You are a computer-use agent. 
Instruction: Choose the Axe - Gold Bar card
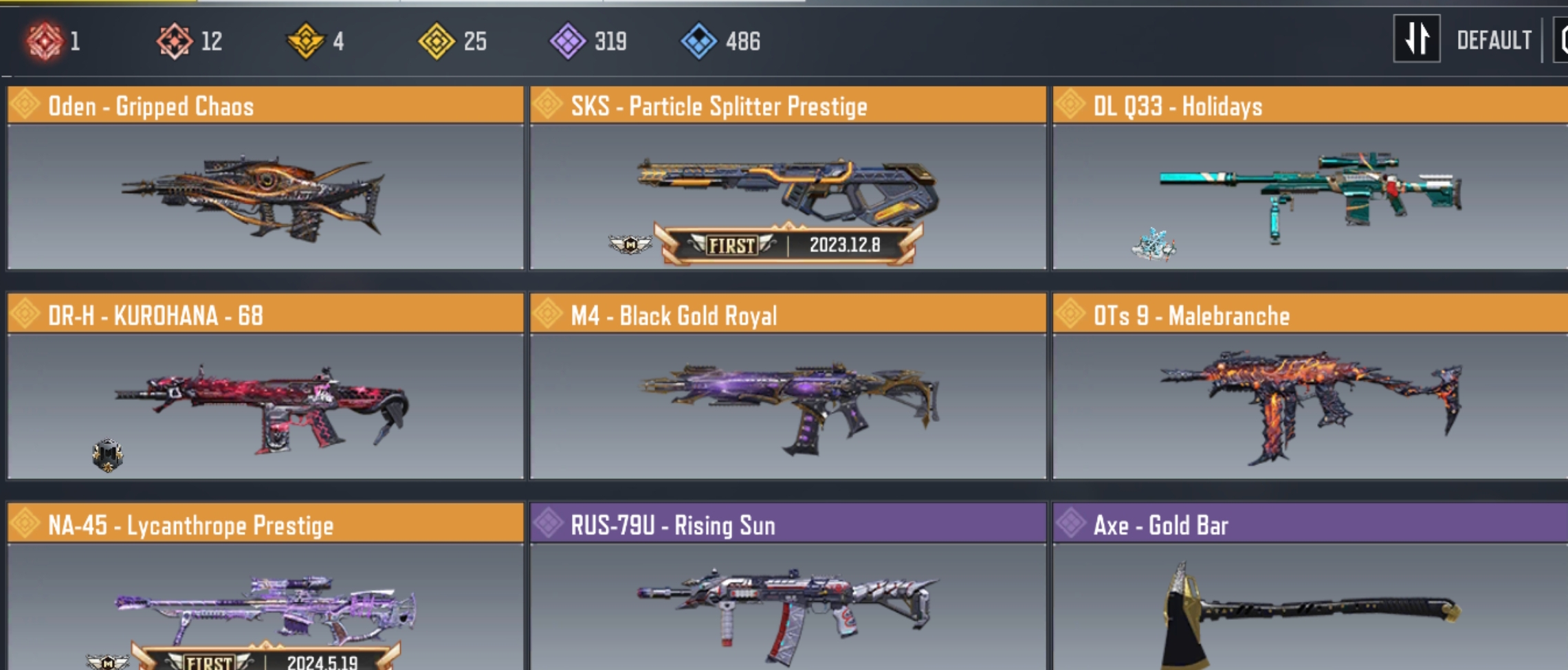tap(1310, 591)
